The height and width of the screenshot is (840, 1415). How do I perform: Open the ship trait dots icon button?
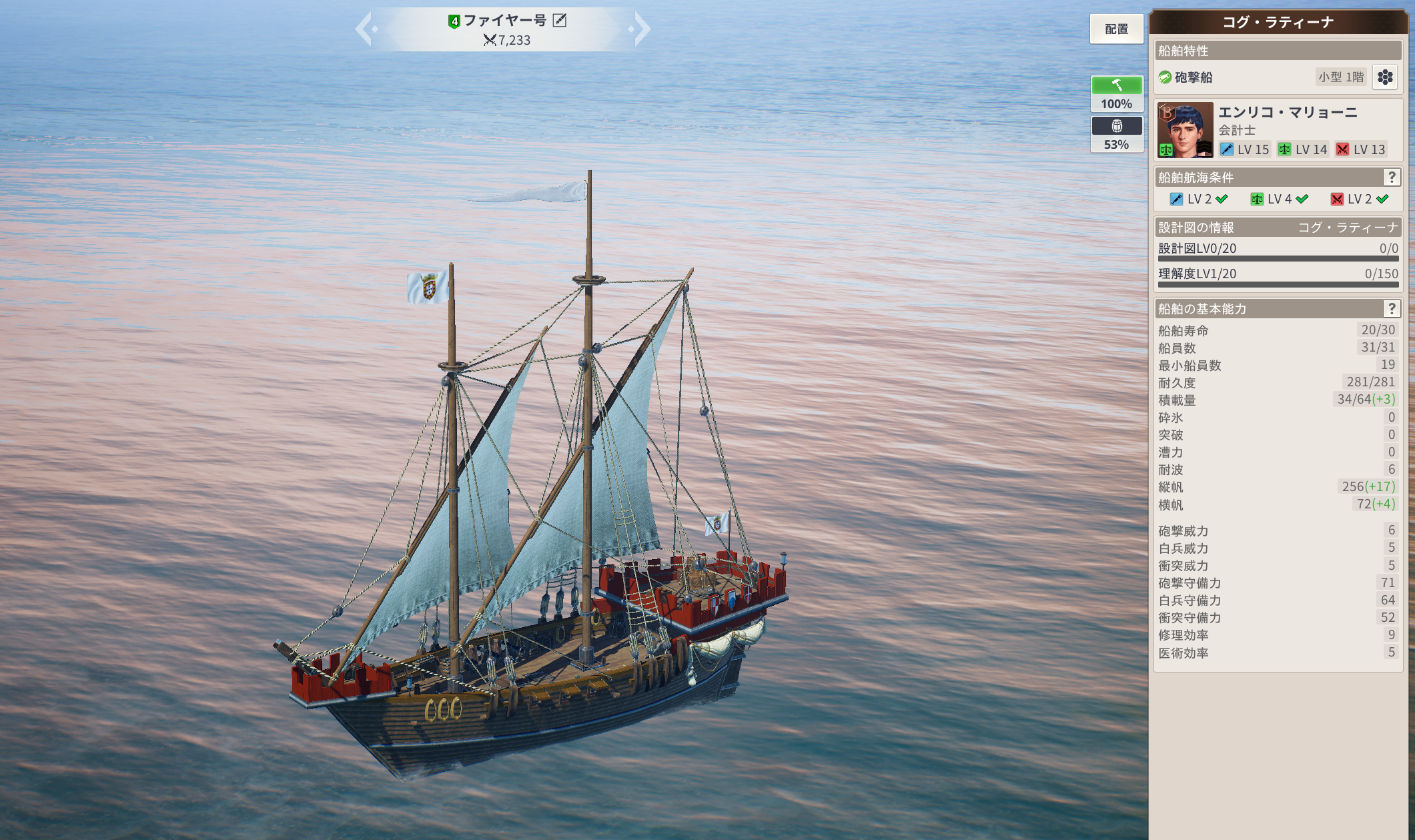pyautogui.click(x=1385, y=77)
